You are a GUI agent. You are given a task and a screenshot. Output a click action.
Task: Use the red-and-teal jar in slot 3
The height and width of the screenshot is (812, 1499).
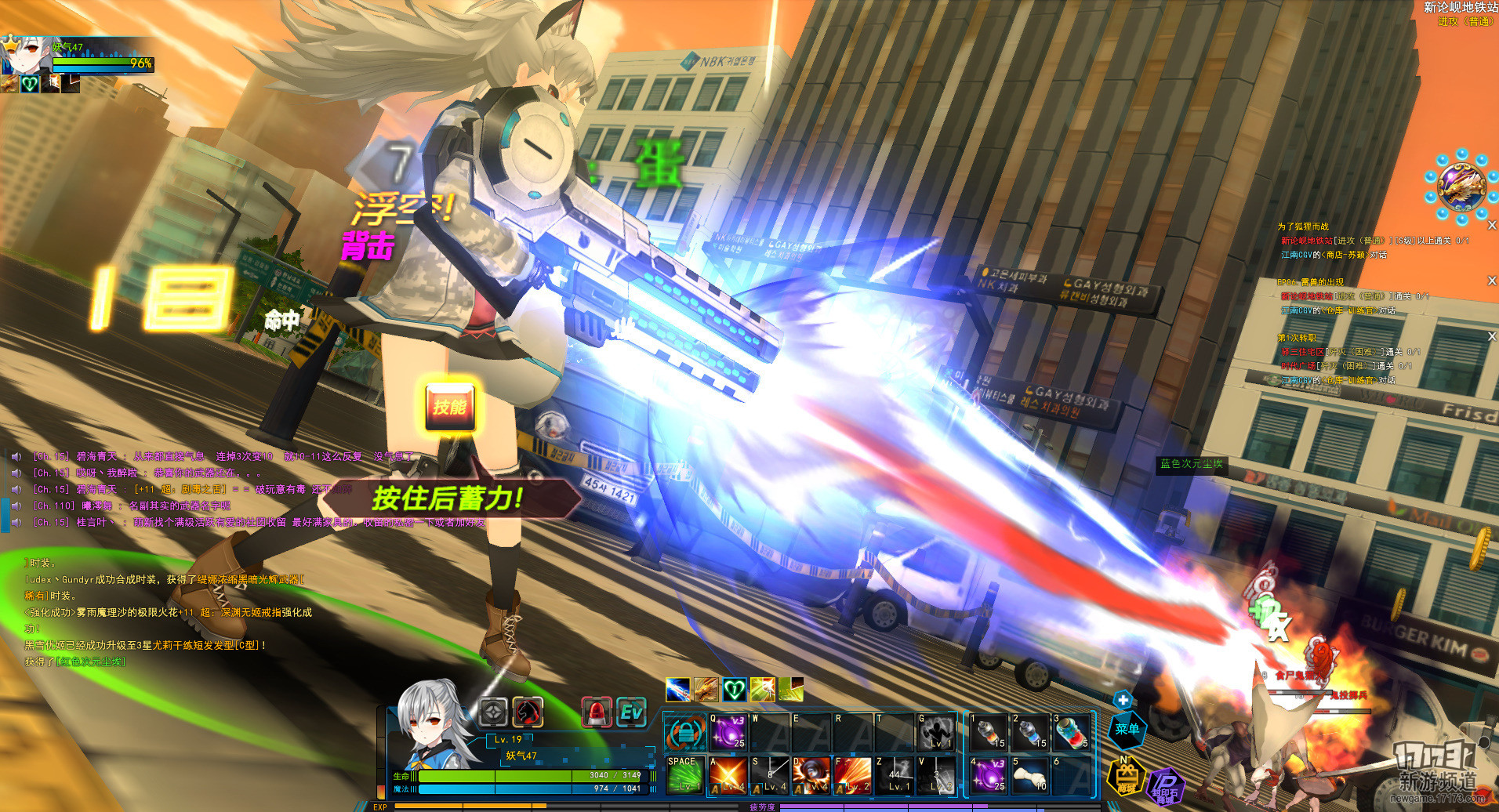click(1071, 732)
